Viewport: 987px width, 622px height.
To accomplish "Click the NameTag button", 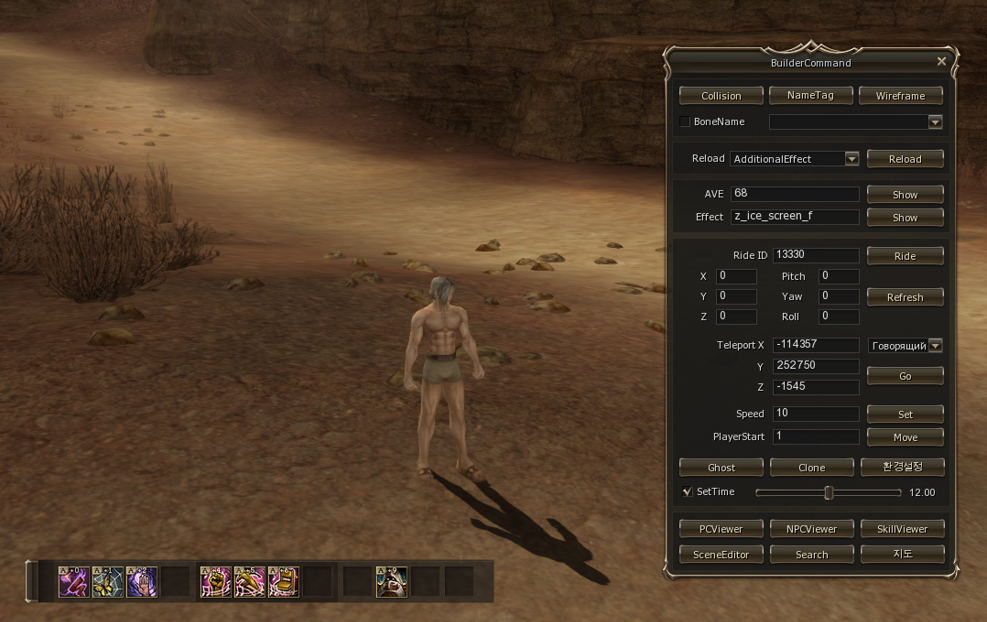I will tap(811, 95).
